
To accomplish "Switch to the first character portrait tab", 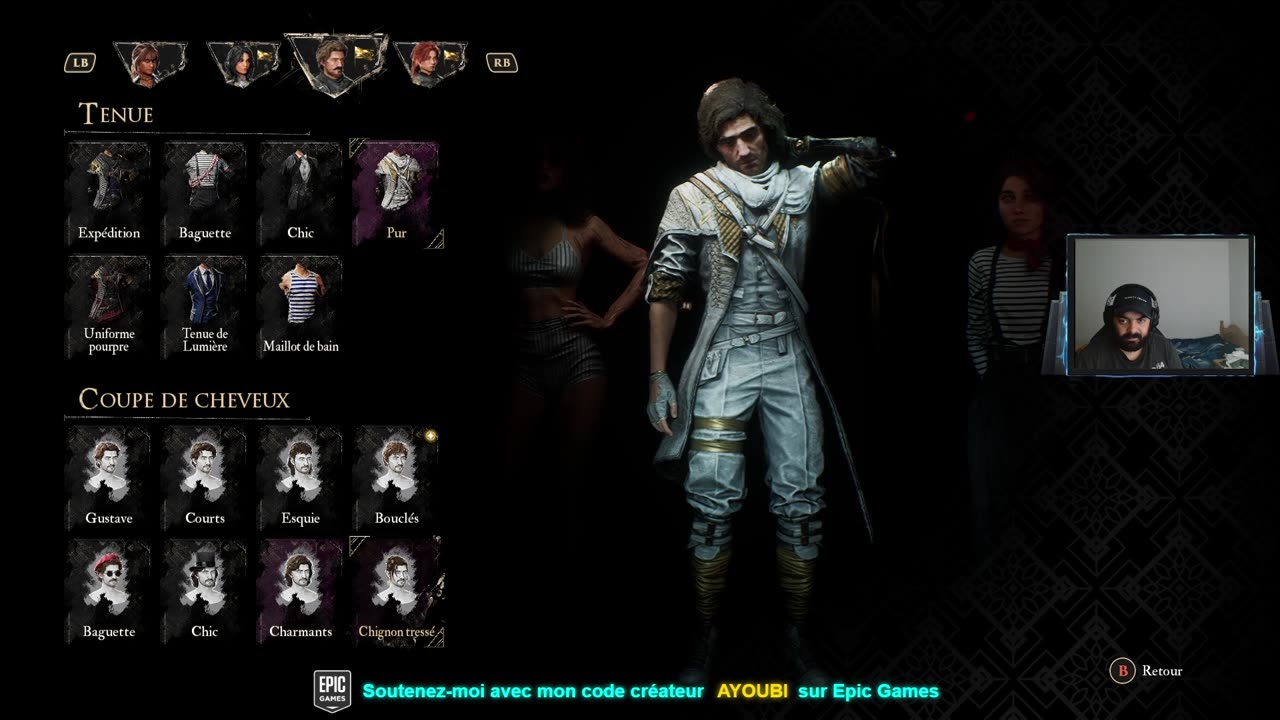I will [150, 62].
